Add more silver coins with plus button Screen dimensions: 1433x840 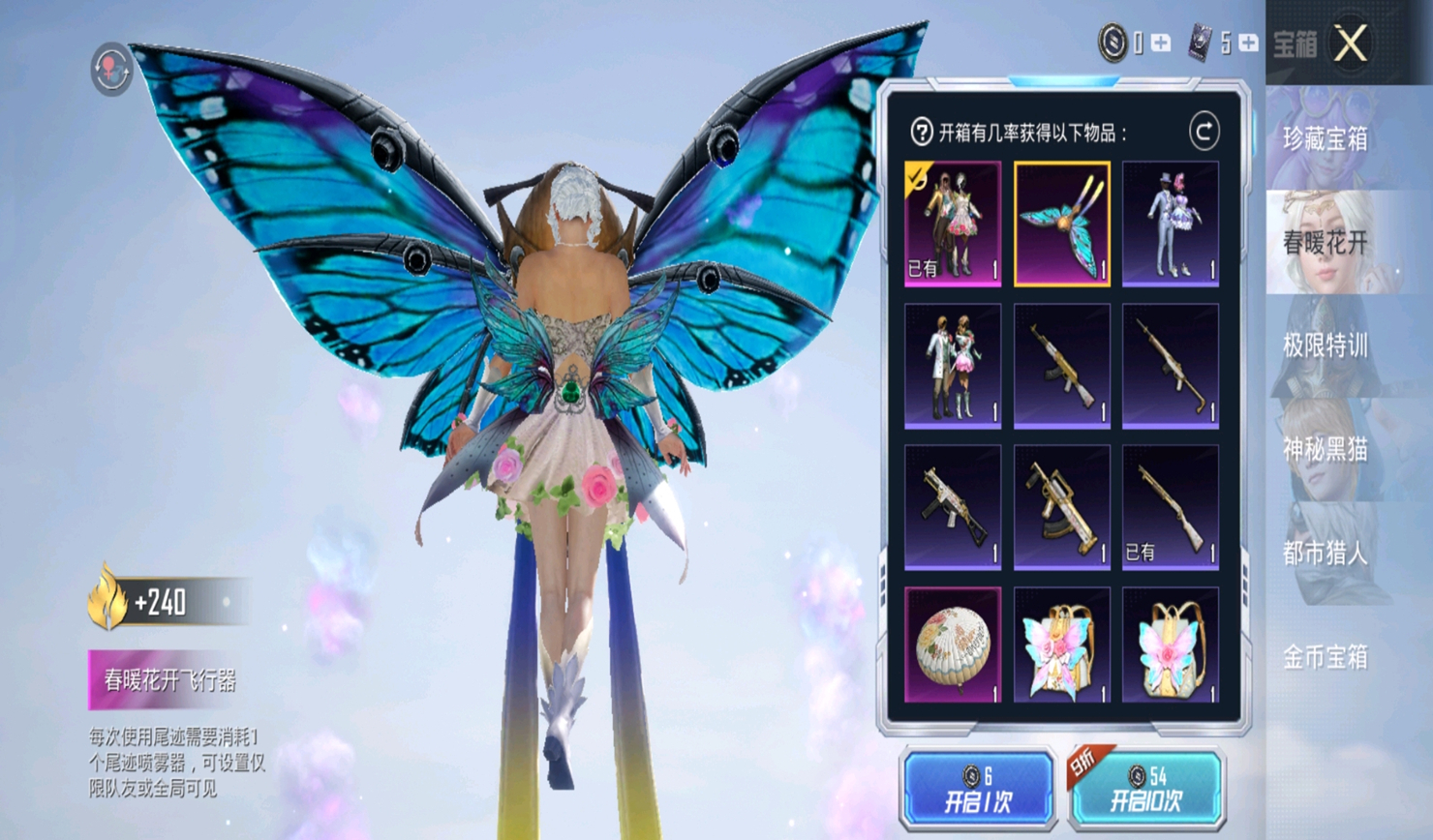click(x=1161, y=44)
